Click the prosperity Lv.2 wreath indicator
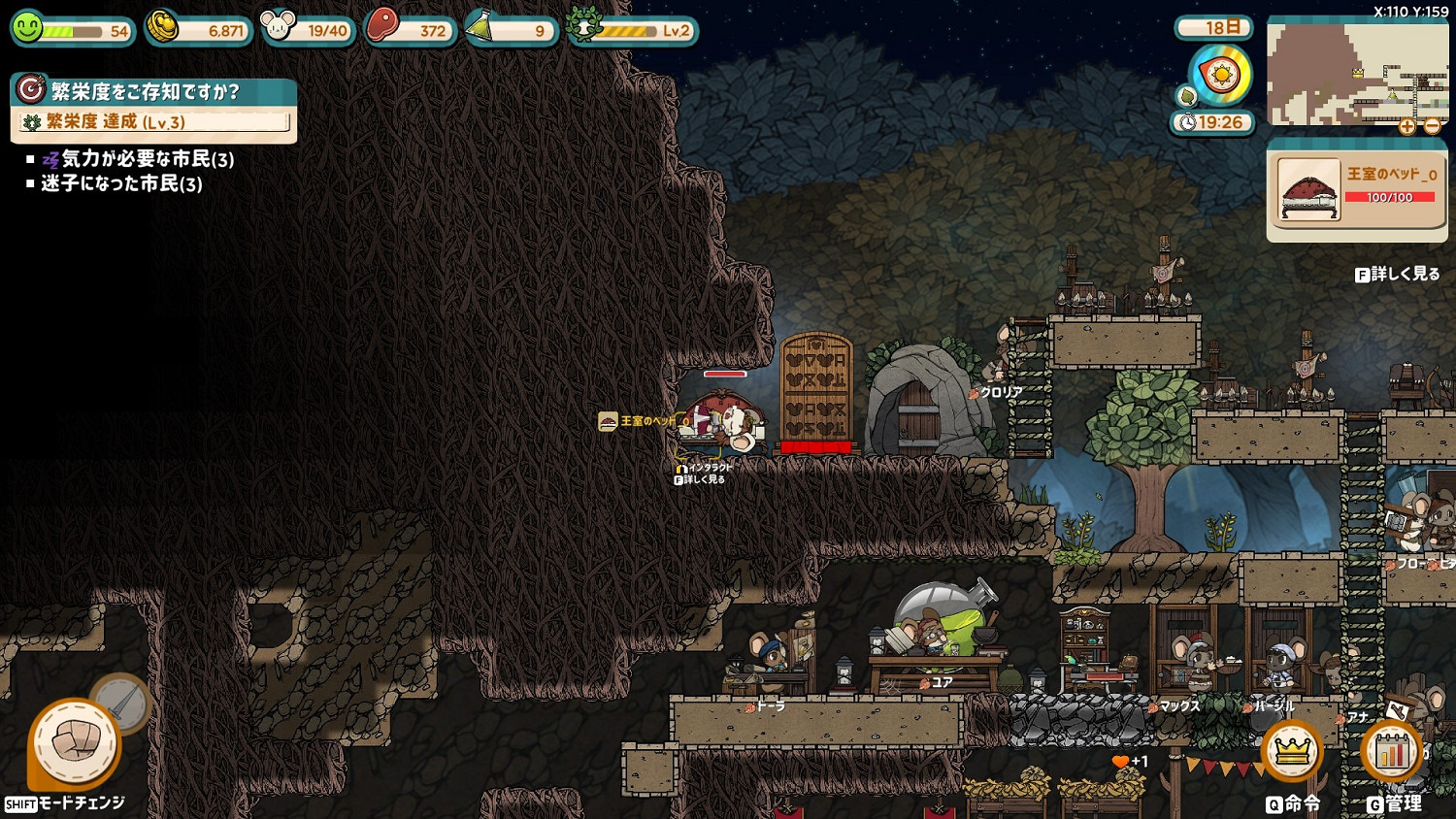 633,30
